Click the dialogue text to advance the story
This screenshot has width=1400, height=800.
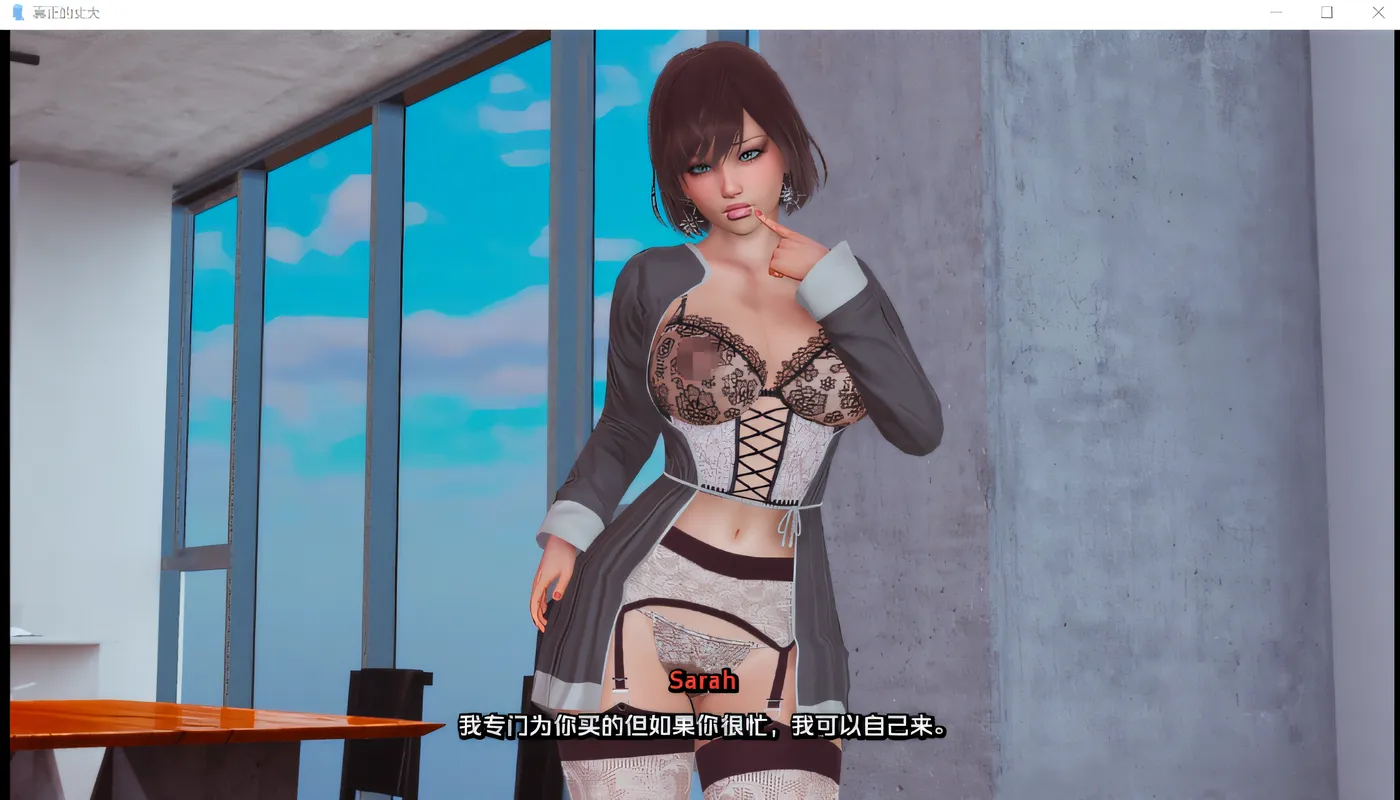(700, 728)
